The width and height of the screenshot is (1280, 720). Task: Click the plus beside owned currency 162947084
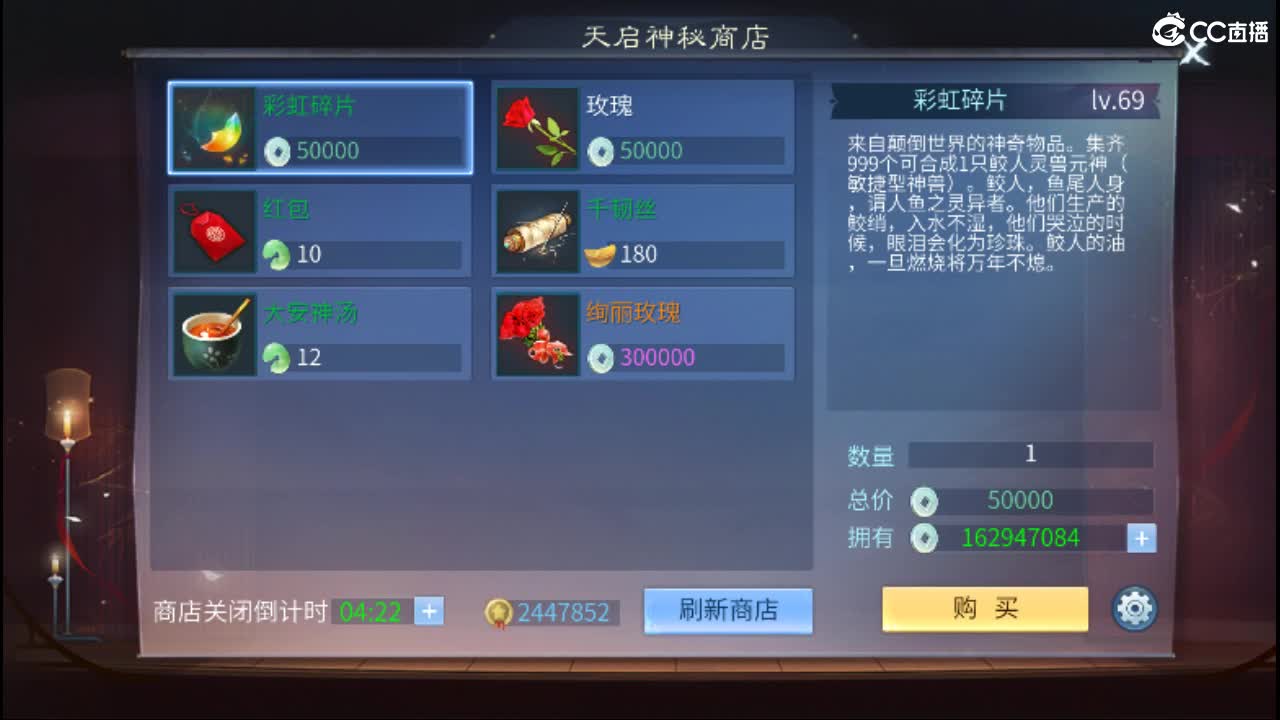1140,539
